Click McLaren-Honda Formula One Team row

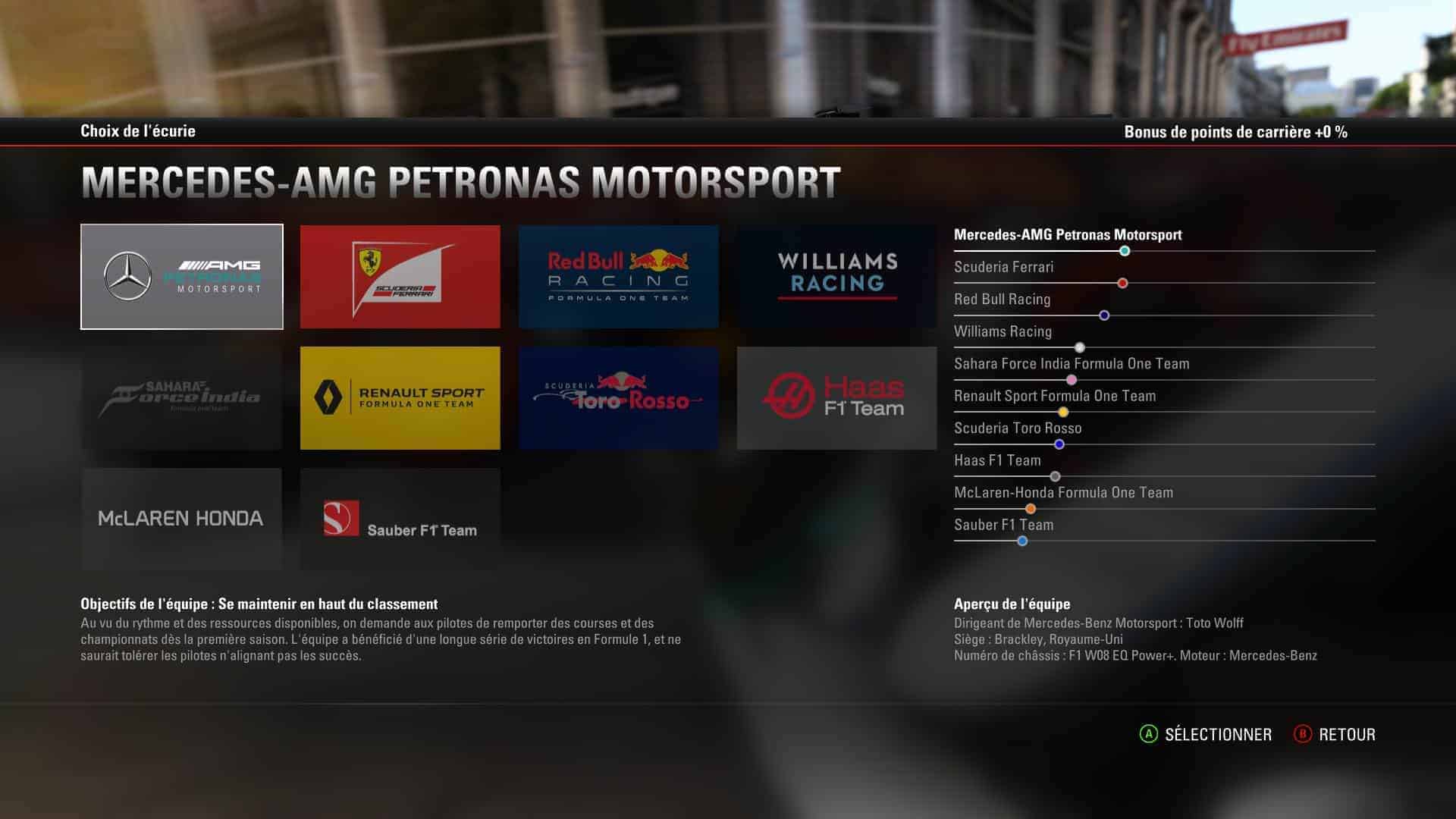pos(1063,493)
